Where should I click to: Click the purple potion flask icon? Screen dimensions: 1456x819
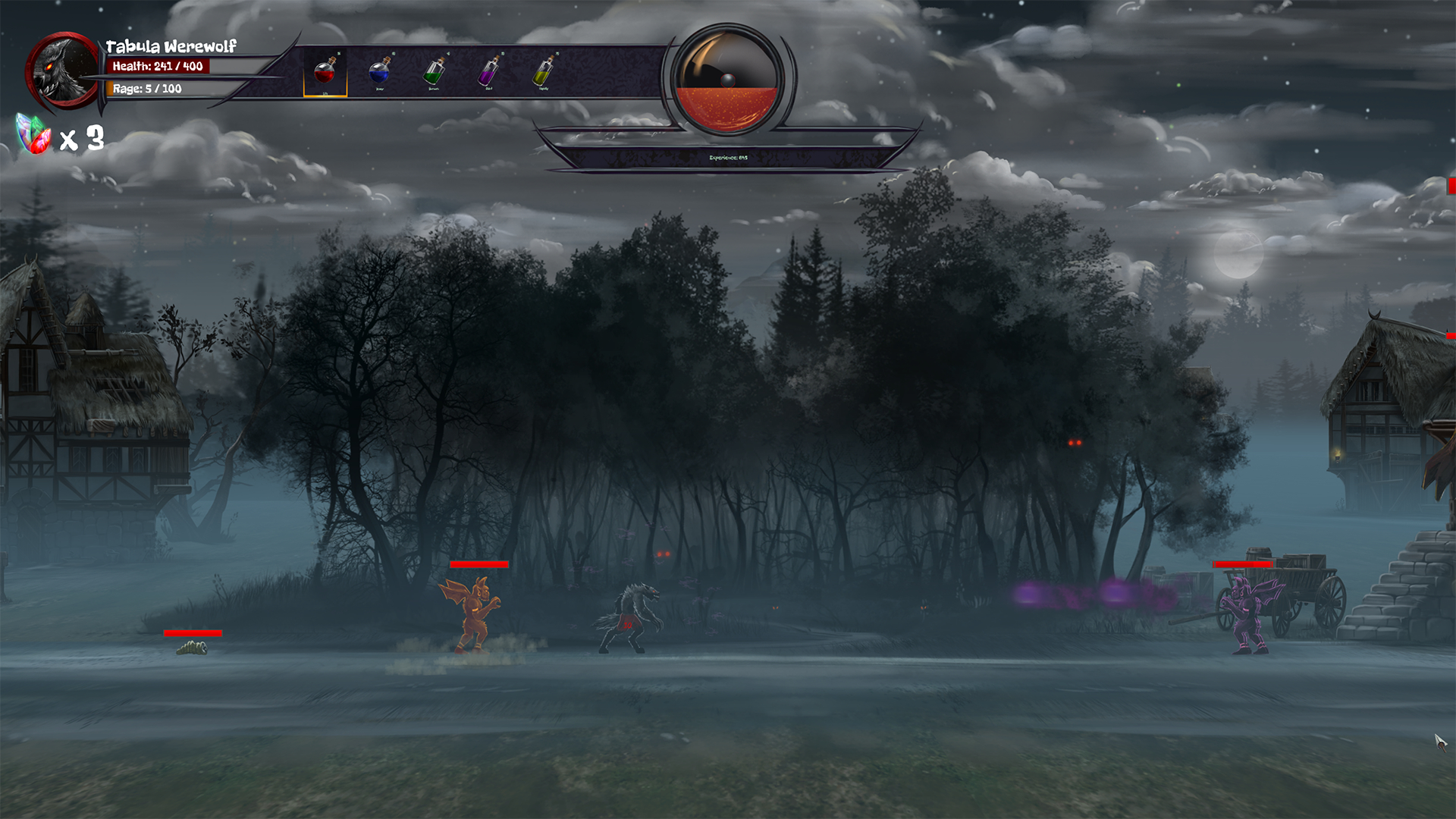[x=489, y=74]
